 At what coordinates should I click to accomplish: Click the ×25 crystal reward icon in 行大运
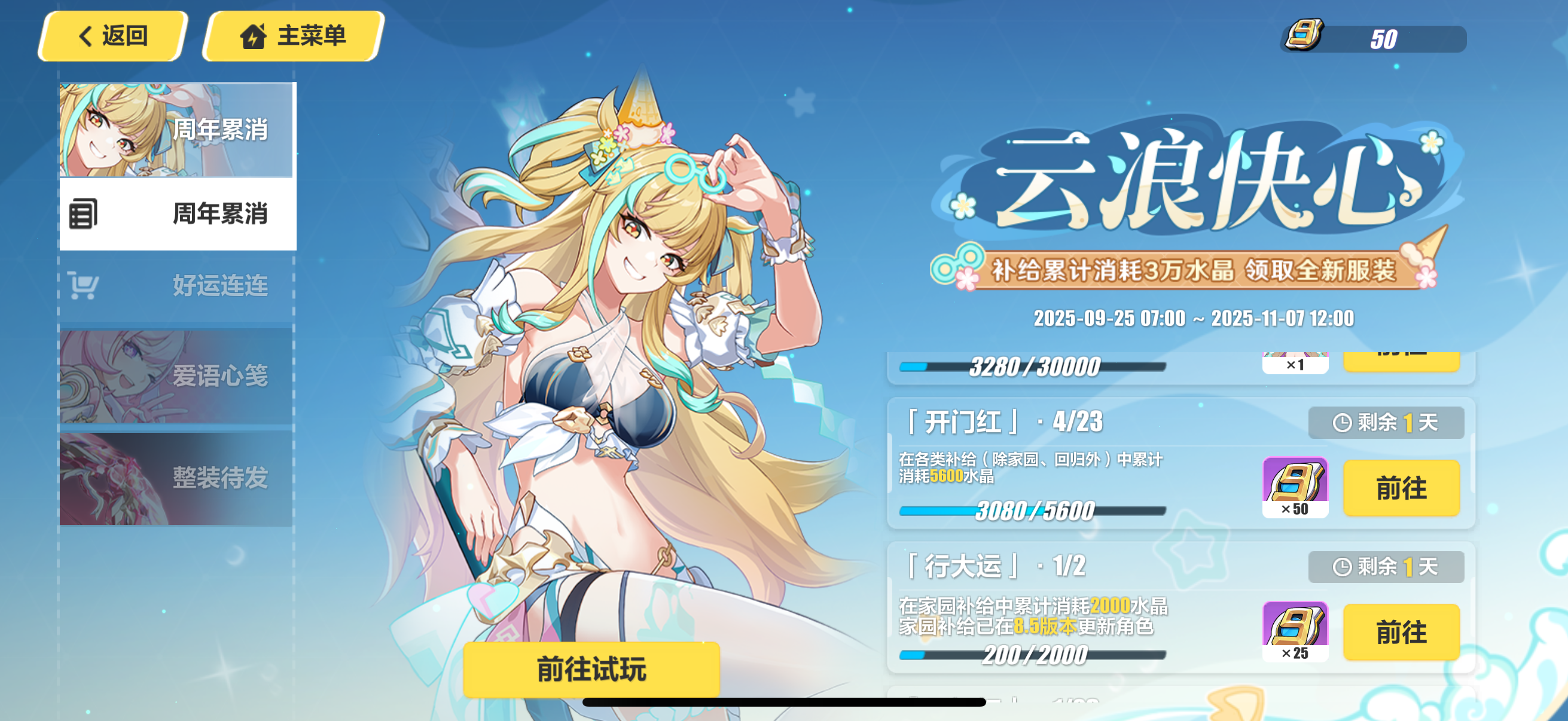pos(1297,630)
